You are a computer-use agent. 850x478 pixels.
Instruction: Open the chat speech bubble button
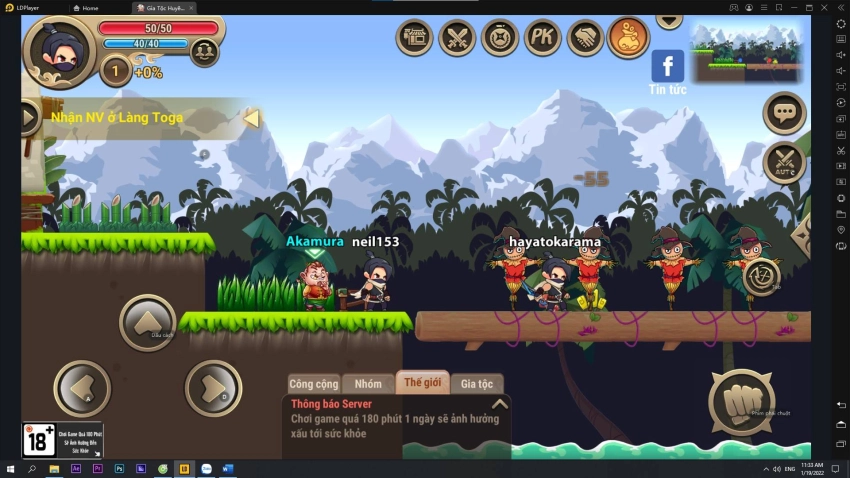(784, 113)
